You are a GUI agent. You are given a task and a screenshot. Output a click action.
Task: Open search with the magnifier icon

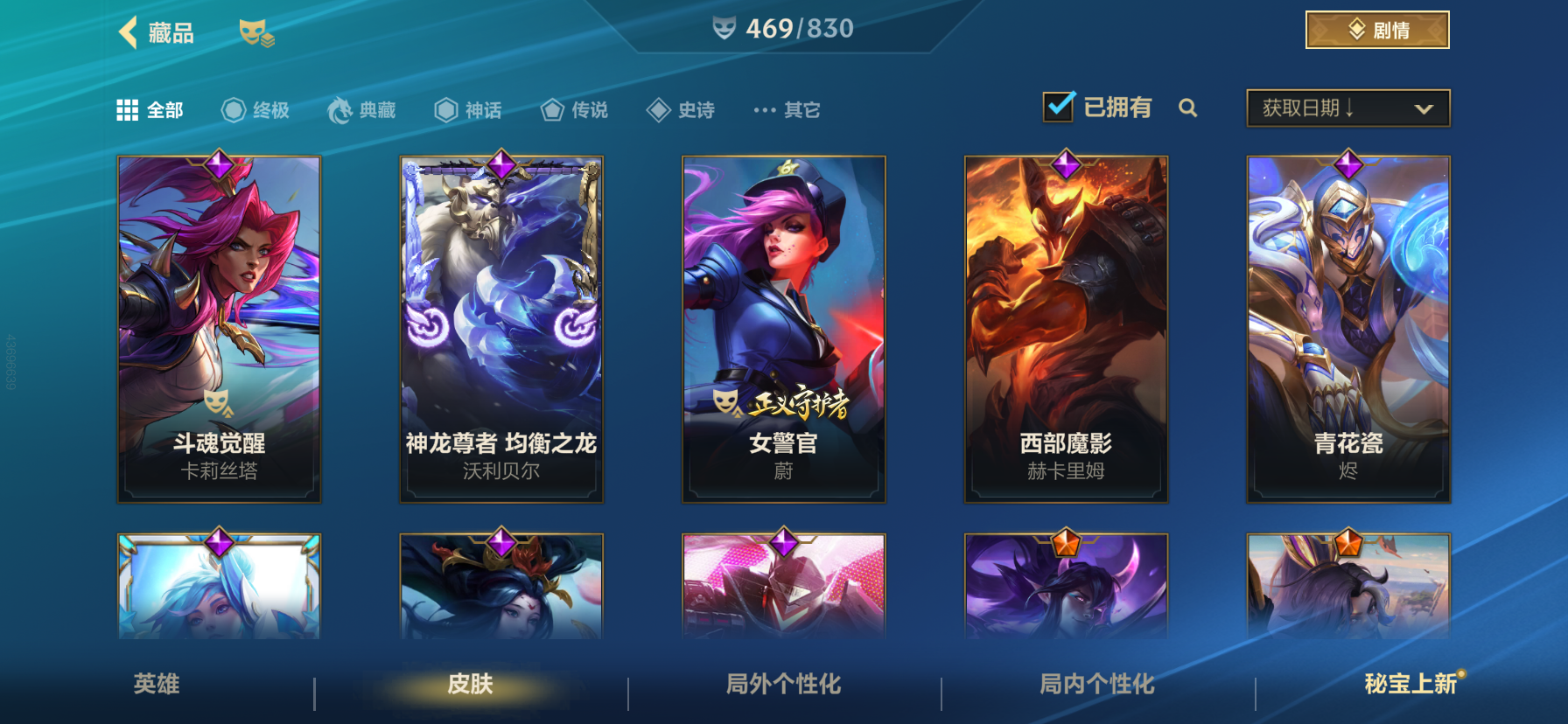click(x=1188, y=108)
